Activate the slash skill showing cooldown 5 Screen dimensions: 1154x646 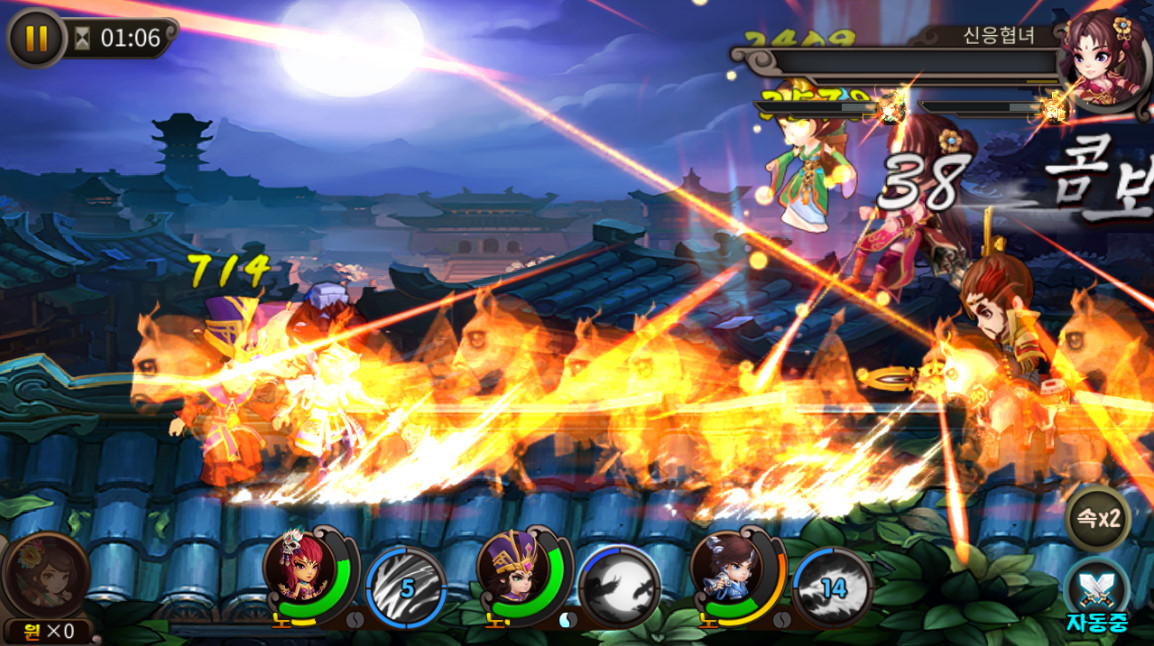tap(406, 588)
